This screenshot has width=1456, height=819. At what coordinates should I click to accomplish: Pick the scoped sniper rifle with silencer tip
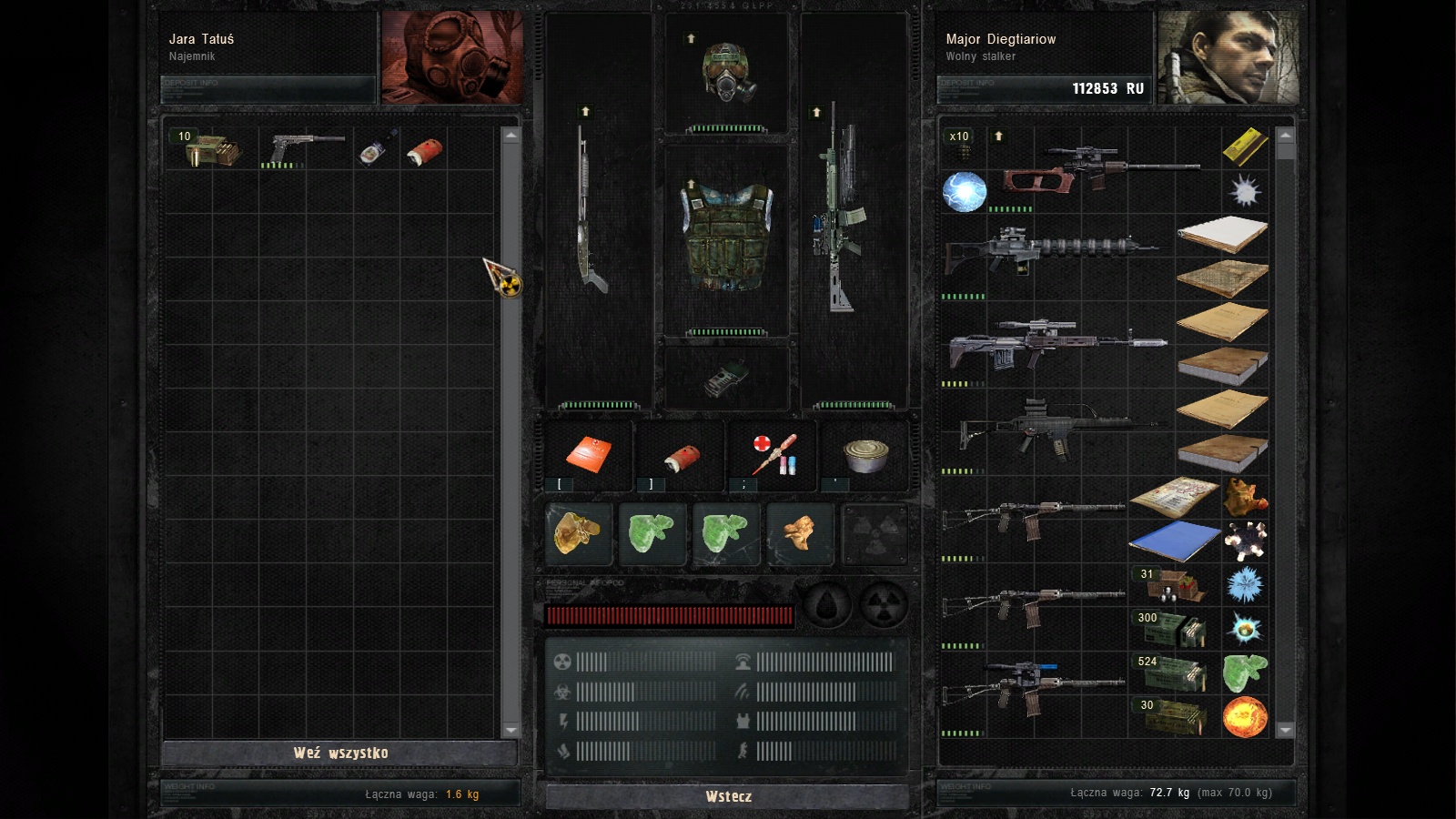pos(1056,343)
